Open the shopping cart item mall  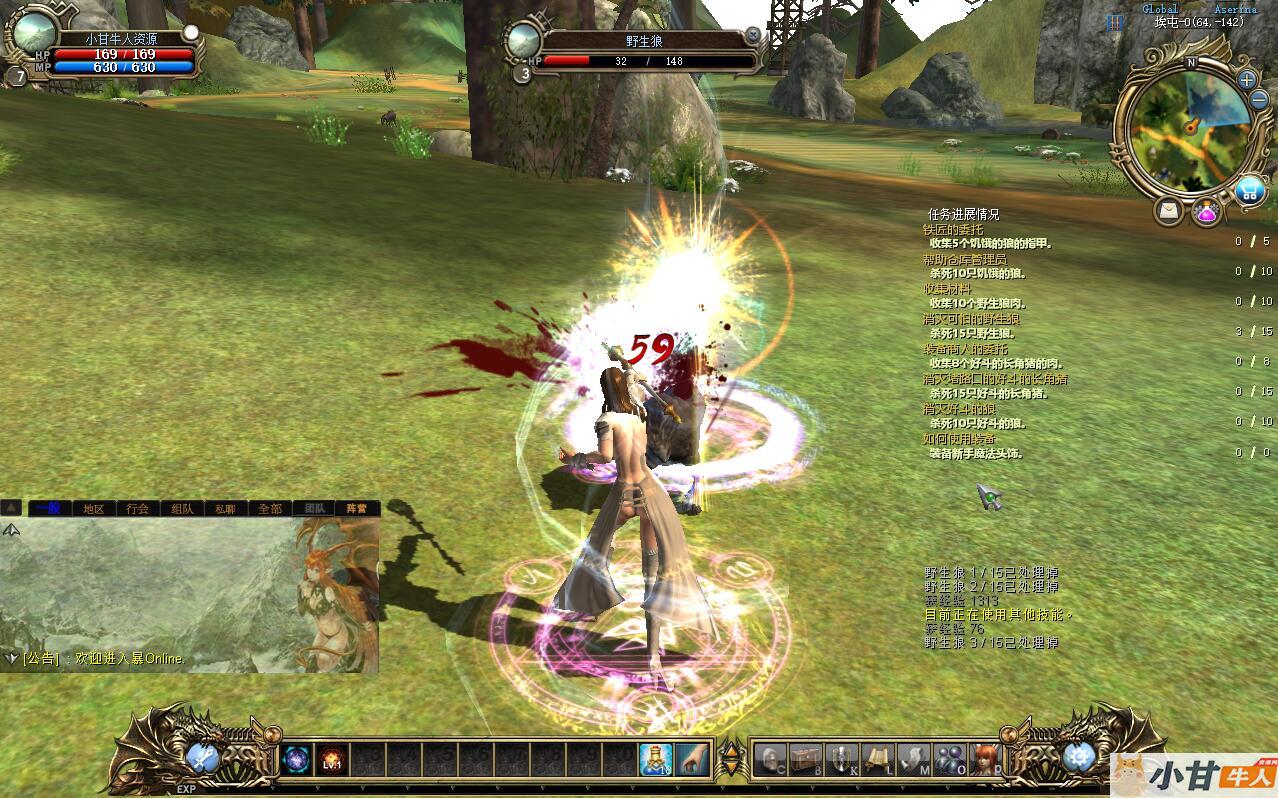pyautogui.click(x=1248, y=190)
